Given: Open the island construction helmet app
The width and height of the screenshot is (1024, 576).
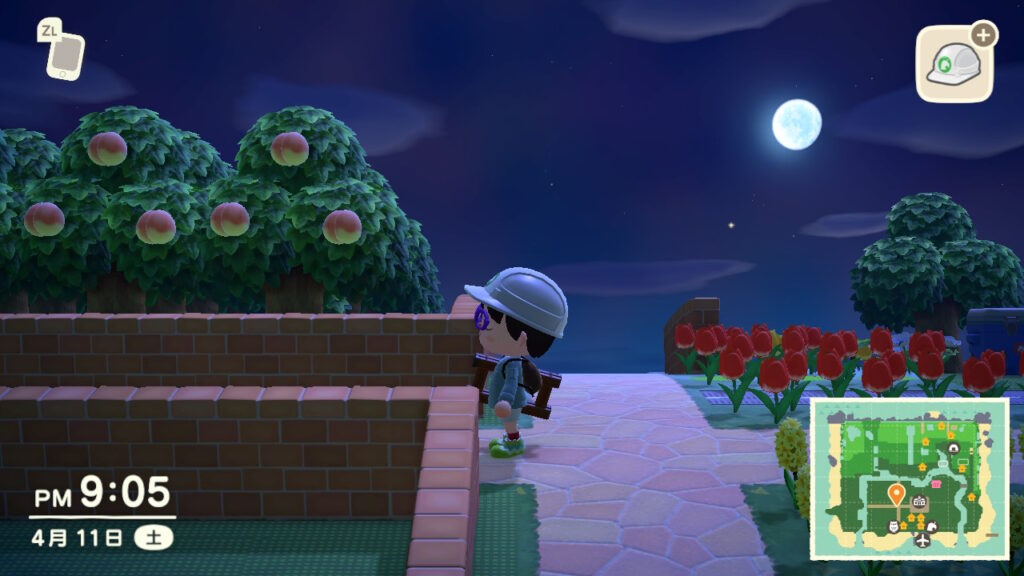Looking at the screenshot, I should [x=954, y=65].
